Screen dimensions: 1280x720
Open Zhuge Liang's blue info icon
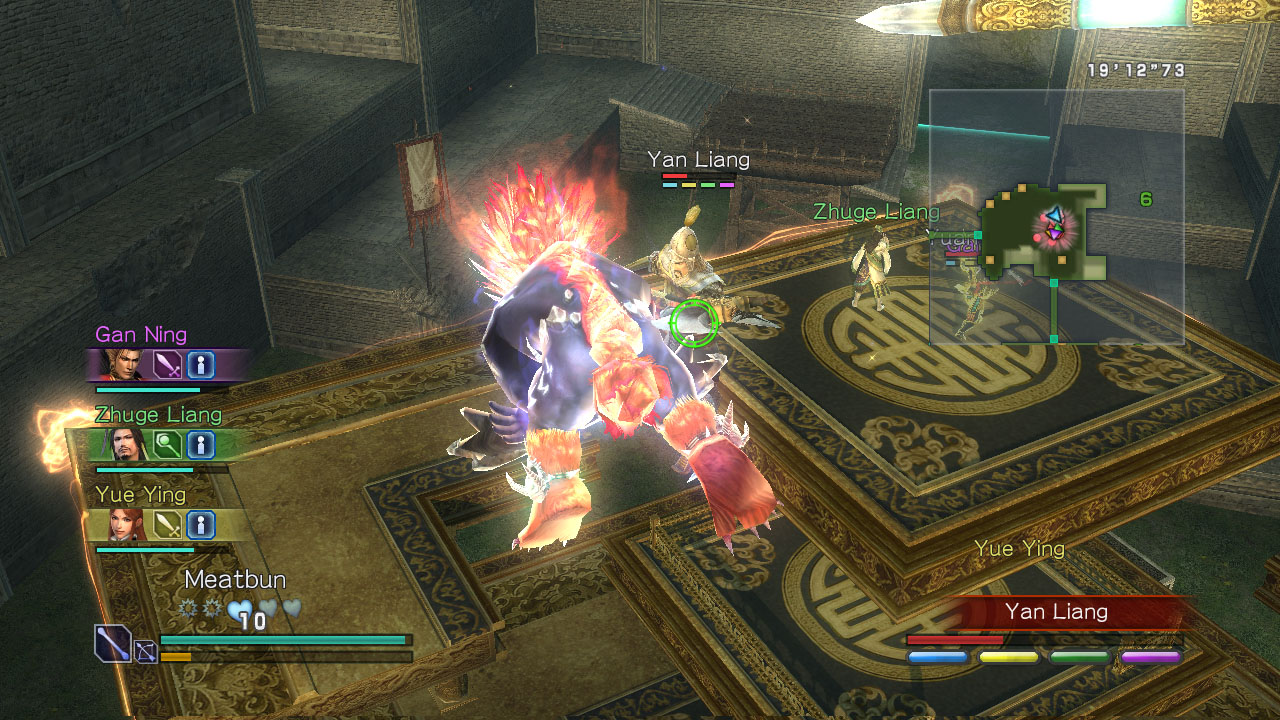click(201, 445)
